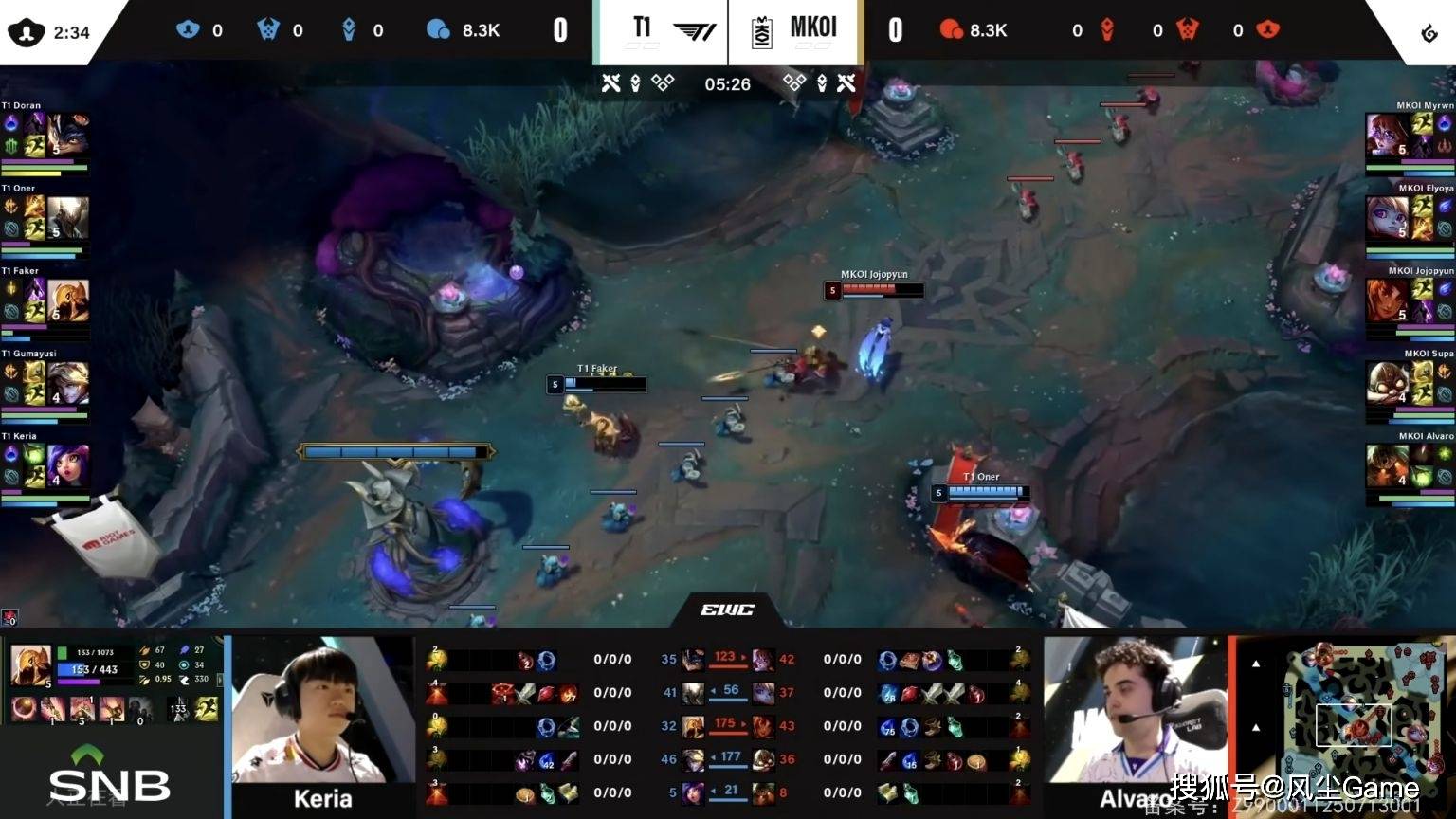Choose T1 Faker's champion portrait
The image size is (1456, 819).
coord(68,300)
